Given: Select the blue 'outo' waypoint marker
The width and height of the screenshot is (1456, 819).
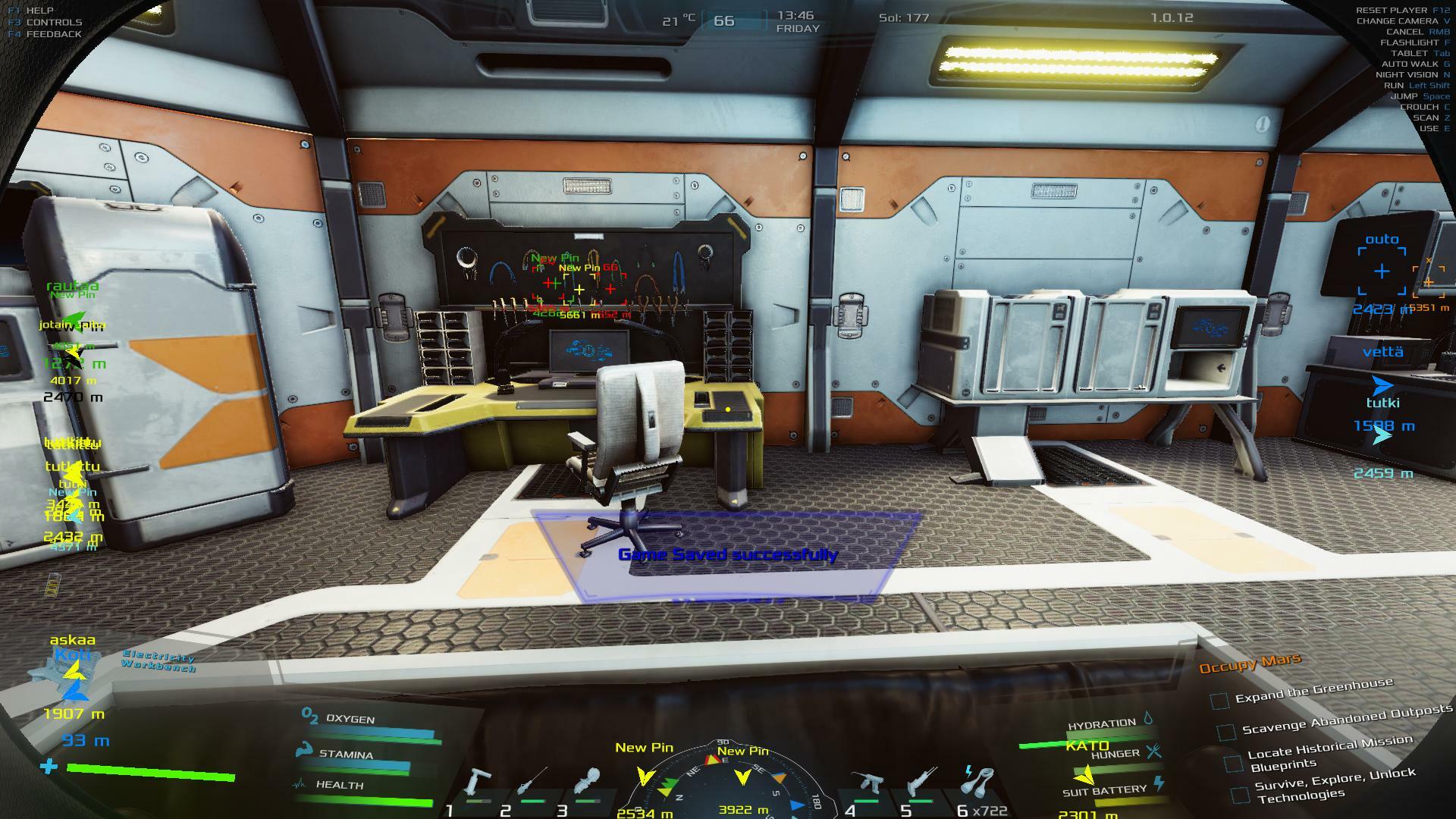Looking at the screenshot, I should coord(1382,271).
